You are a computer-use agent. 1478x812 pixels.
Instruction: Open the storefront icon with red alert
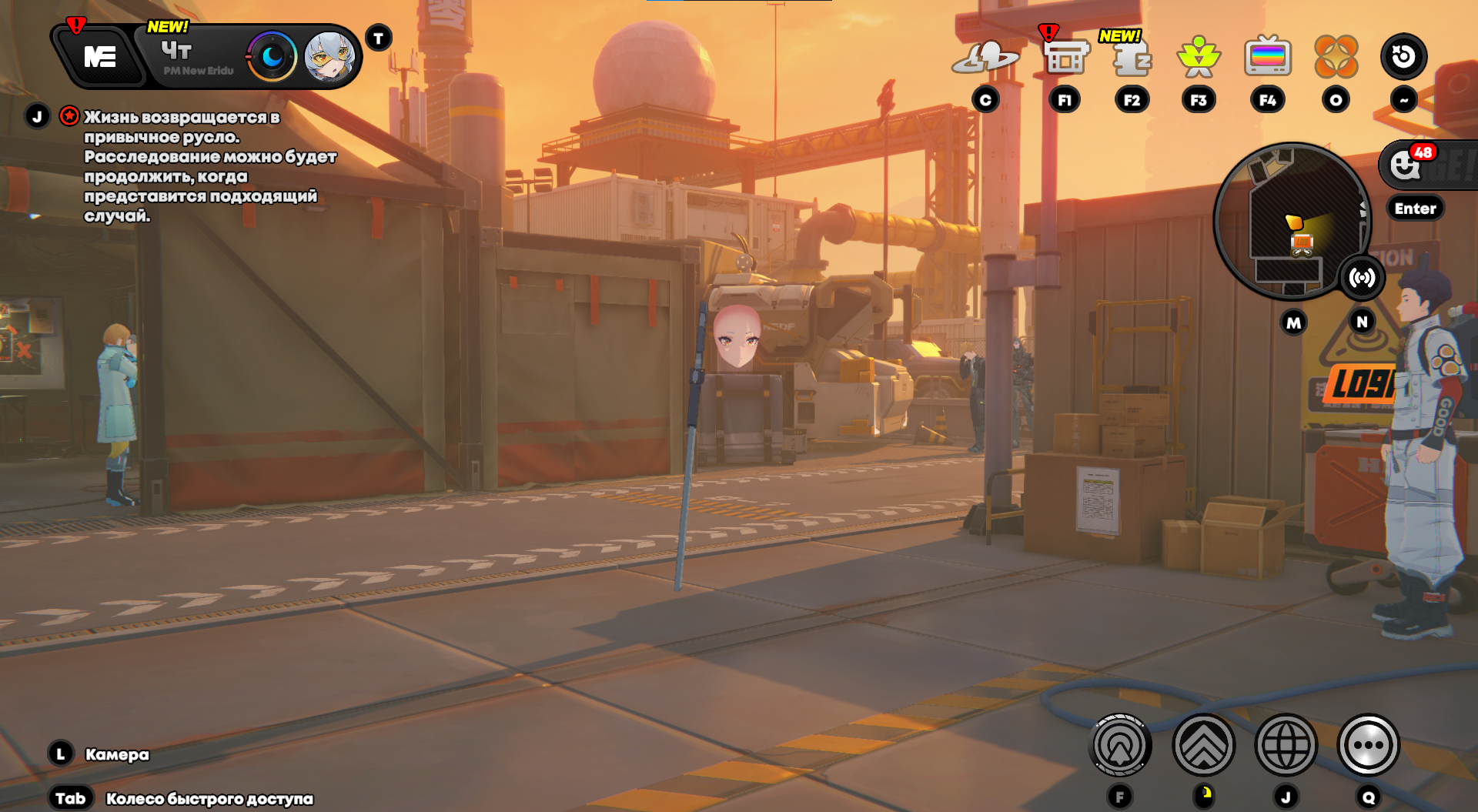click(x=1065, y=57)
